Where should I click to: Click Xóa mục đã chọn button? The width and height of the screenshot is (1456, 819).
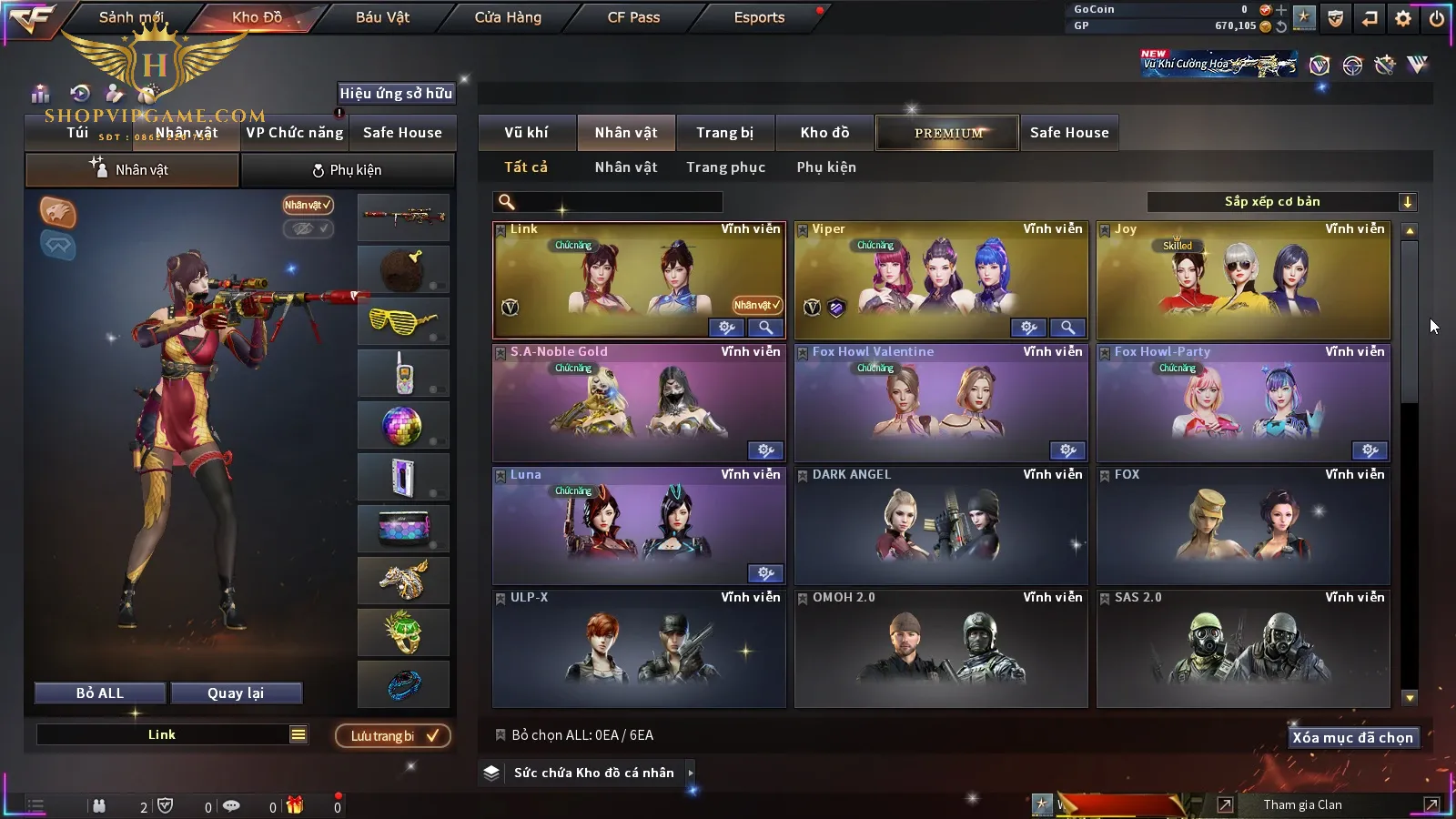[1352, 738]
